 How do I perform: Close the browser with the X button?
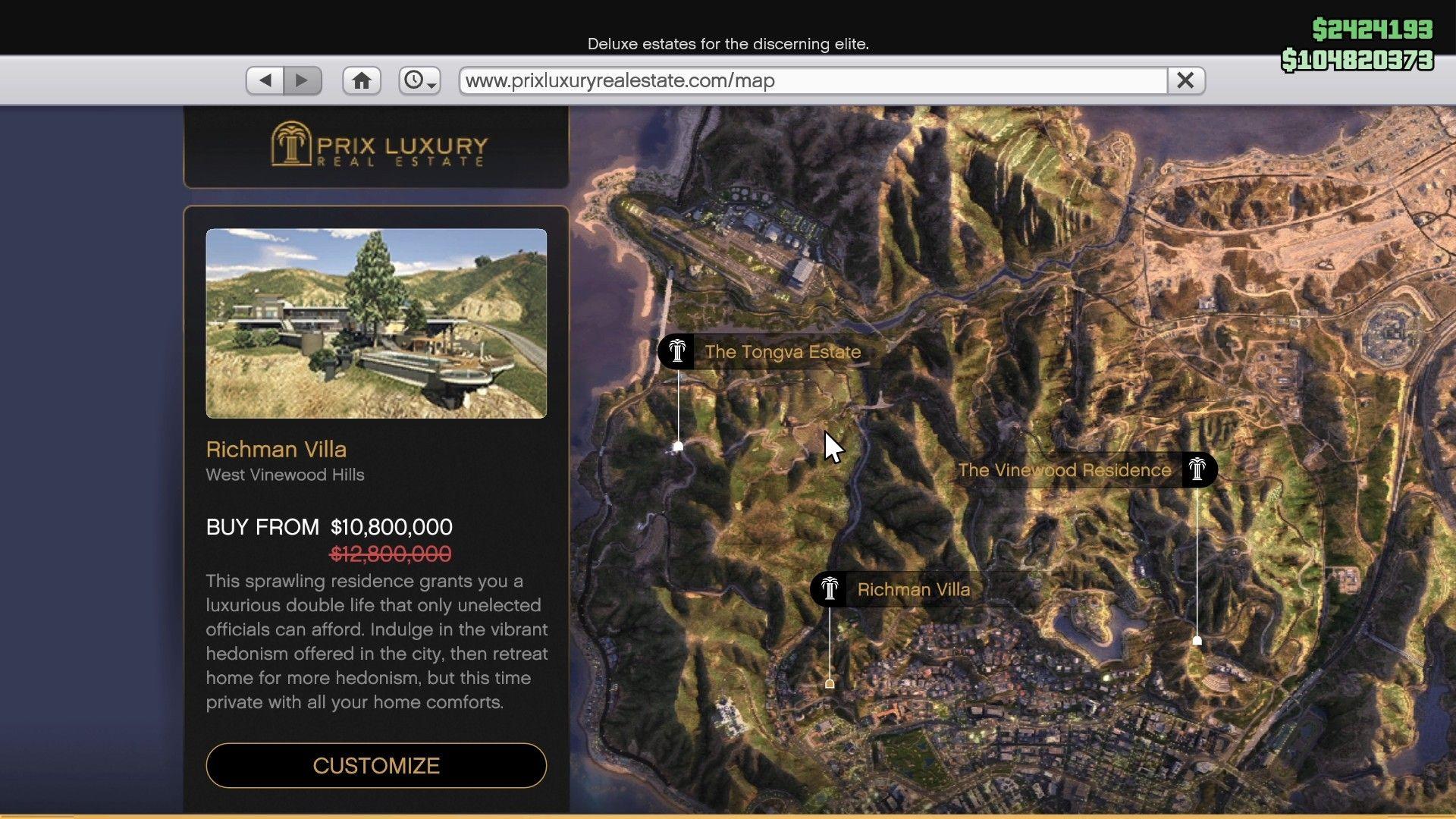coord(1187,80)
